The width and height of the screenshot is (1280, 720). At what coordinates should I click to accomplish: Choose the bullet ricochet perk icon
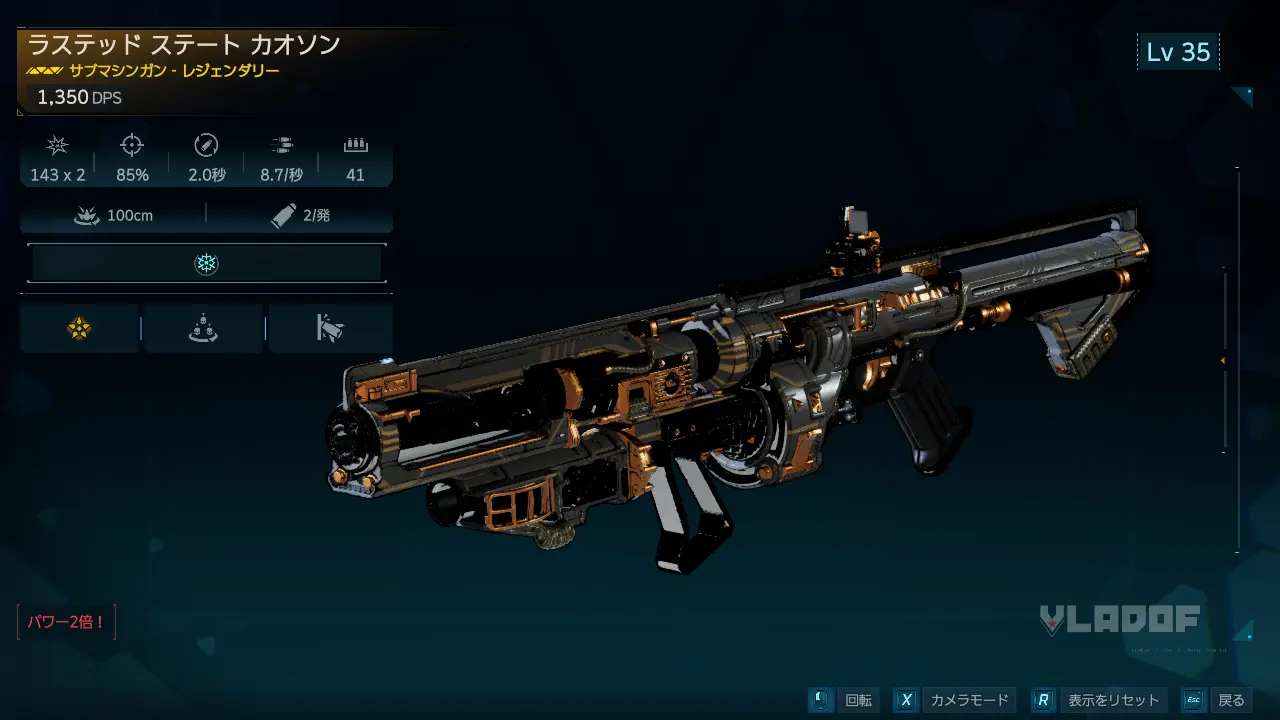point(330,328)
